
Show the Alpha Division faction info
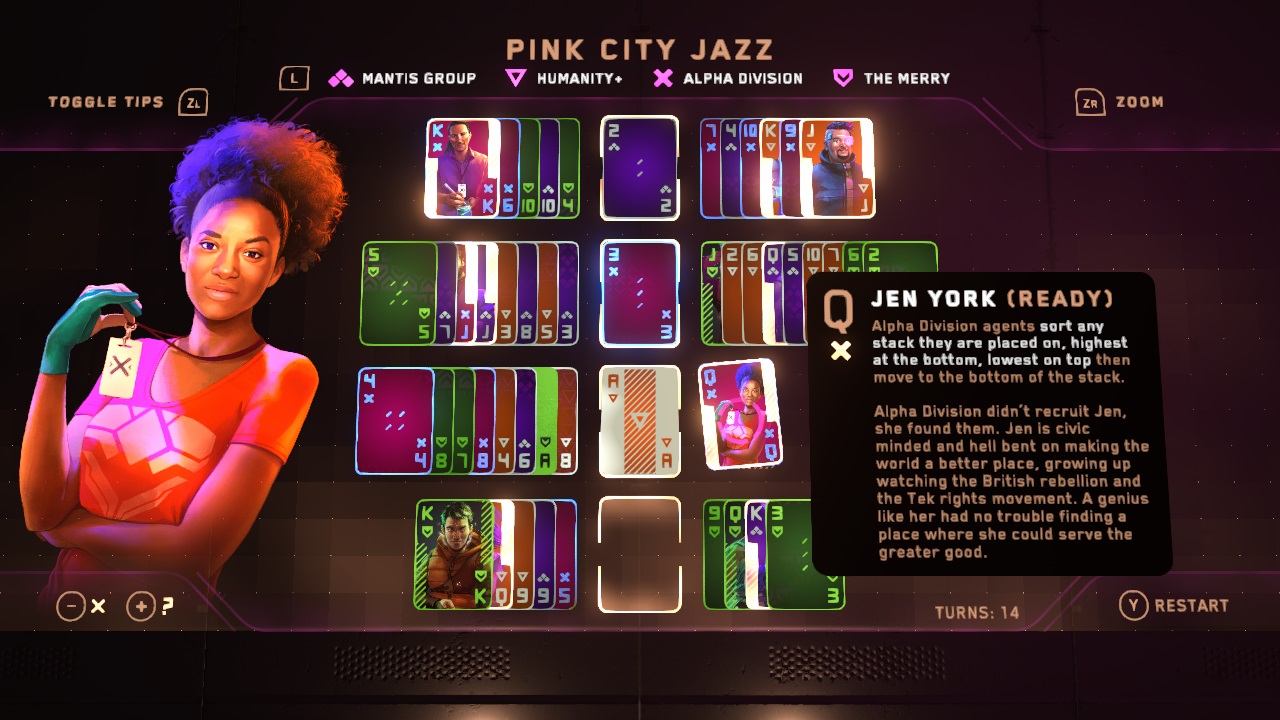pos(728,78)
